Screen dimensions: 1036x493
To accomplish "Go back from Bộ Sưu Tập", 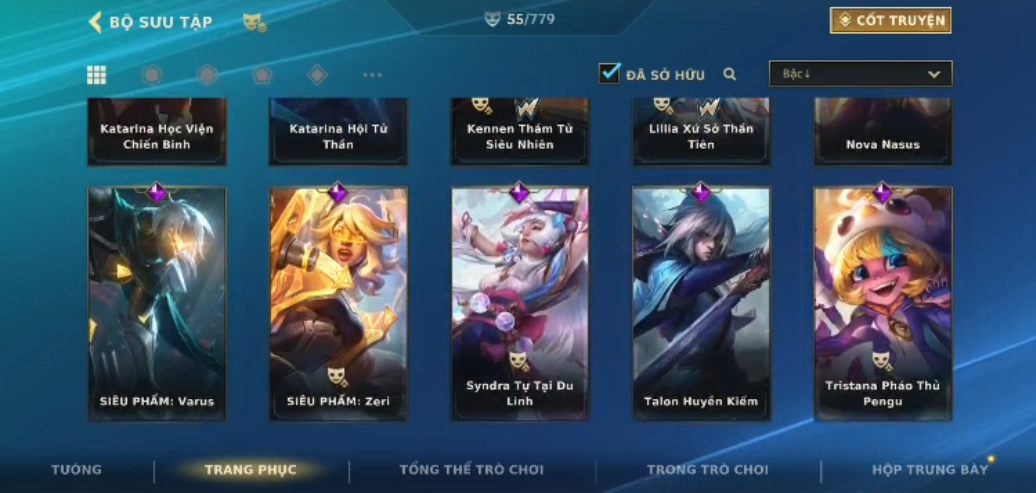I will click(96, 22).
